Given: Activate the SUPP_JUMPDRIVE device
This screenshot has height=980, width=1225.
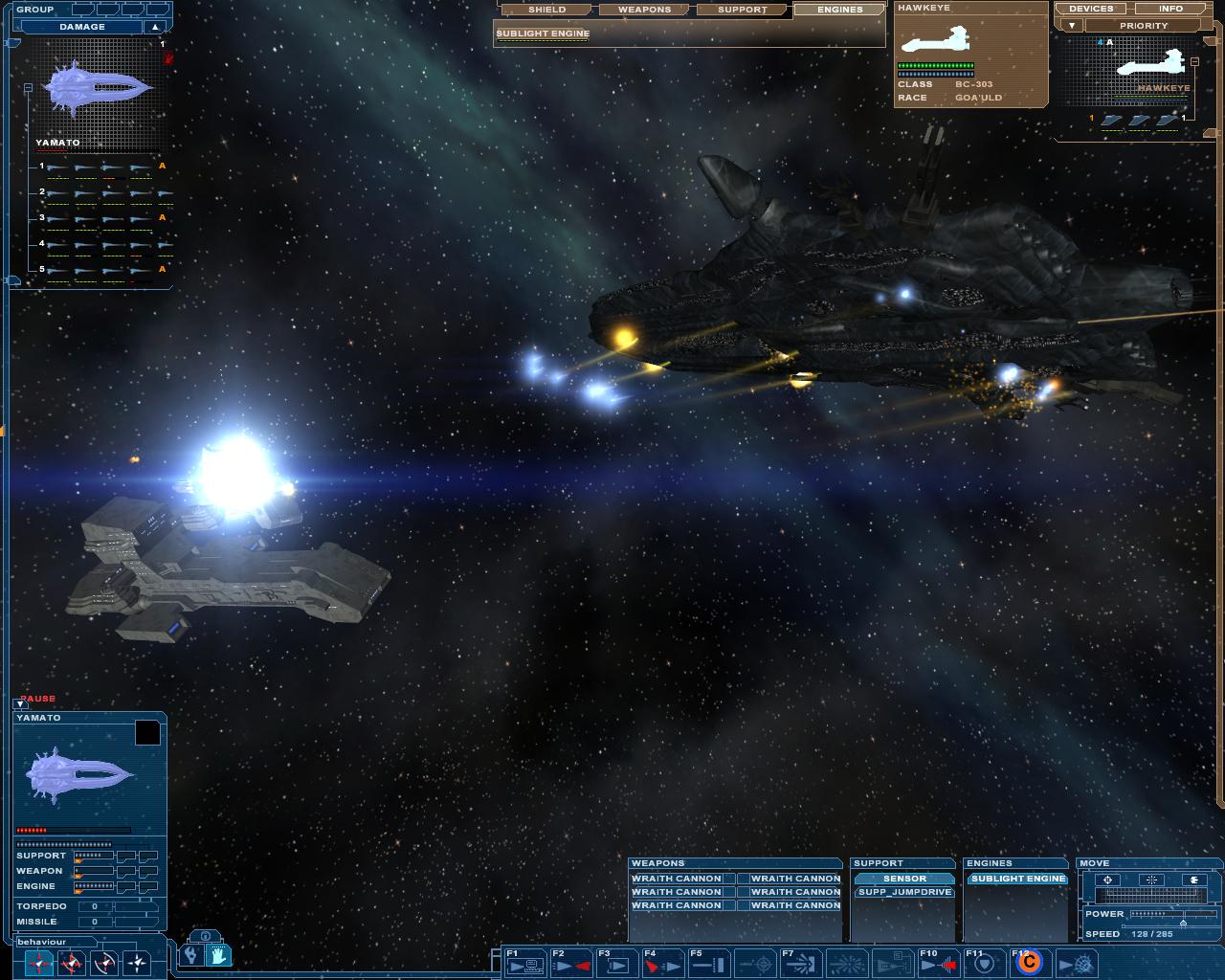Looking at the screenshot, I should pos(904,892).
